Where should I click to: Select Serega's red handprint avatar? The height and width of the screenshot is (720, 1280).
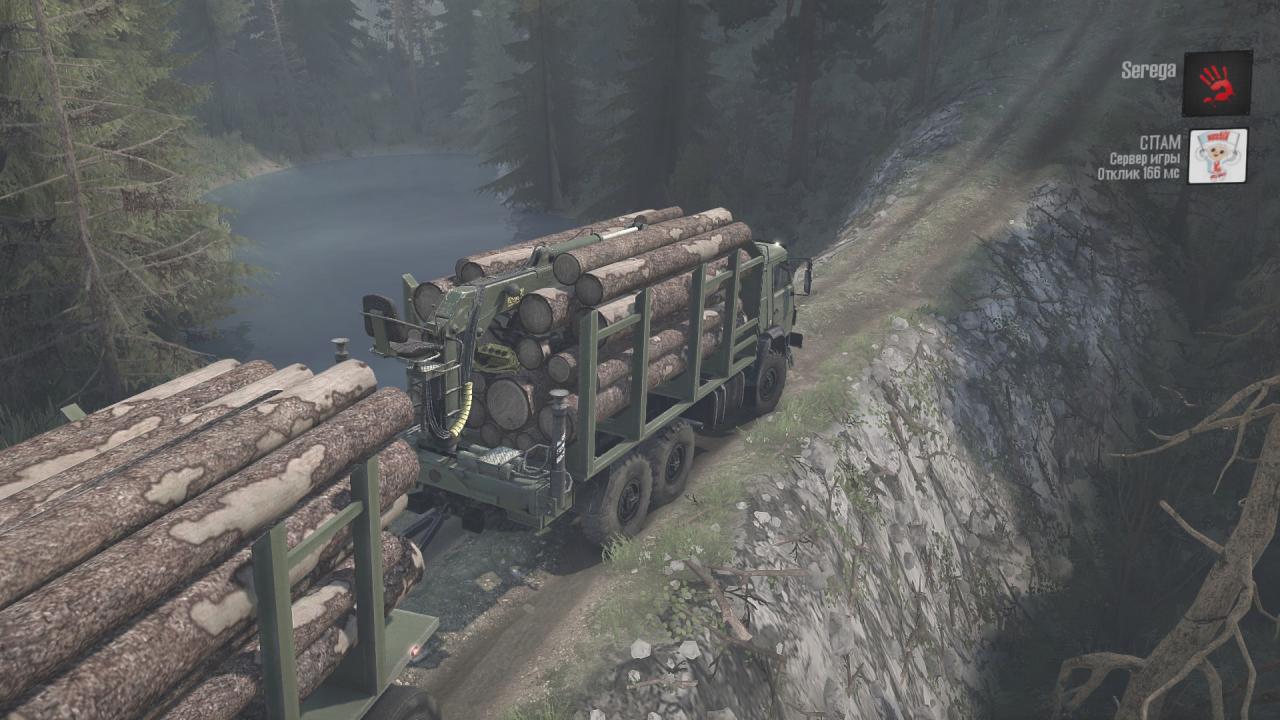point(1217,83)
